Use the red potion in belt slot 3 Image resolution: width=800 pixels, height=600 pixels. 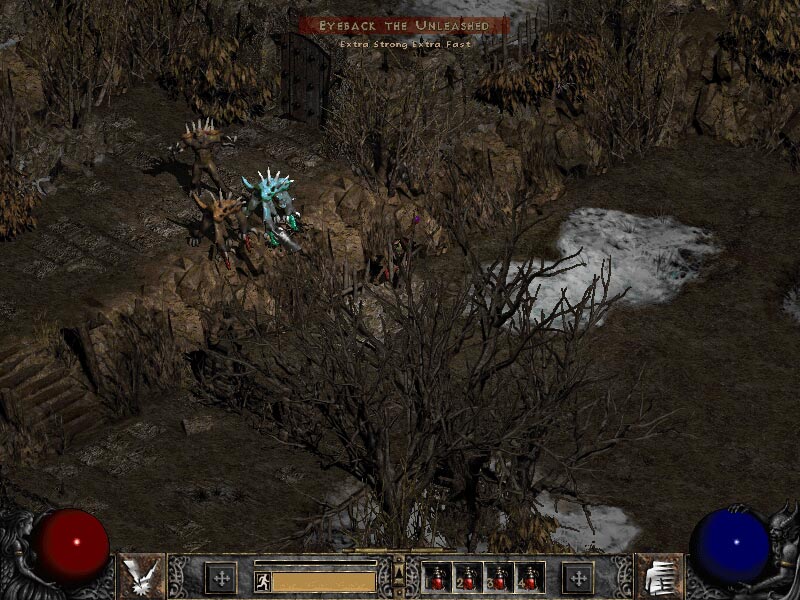click(499, 578)
